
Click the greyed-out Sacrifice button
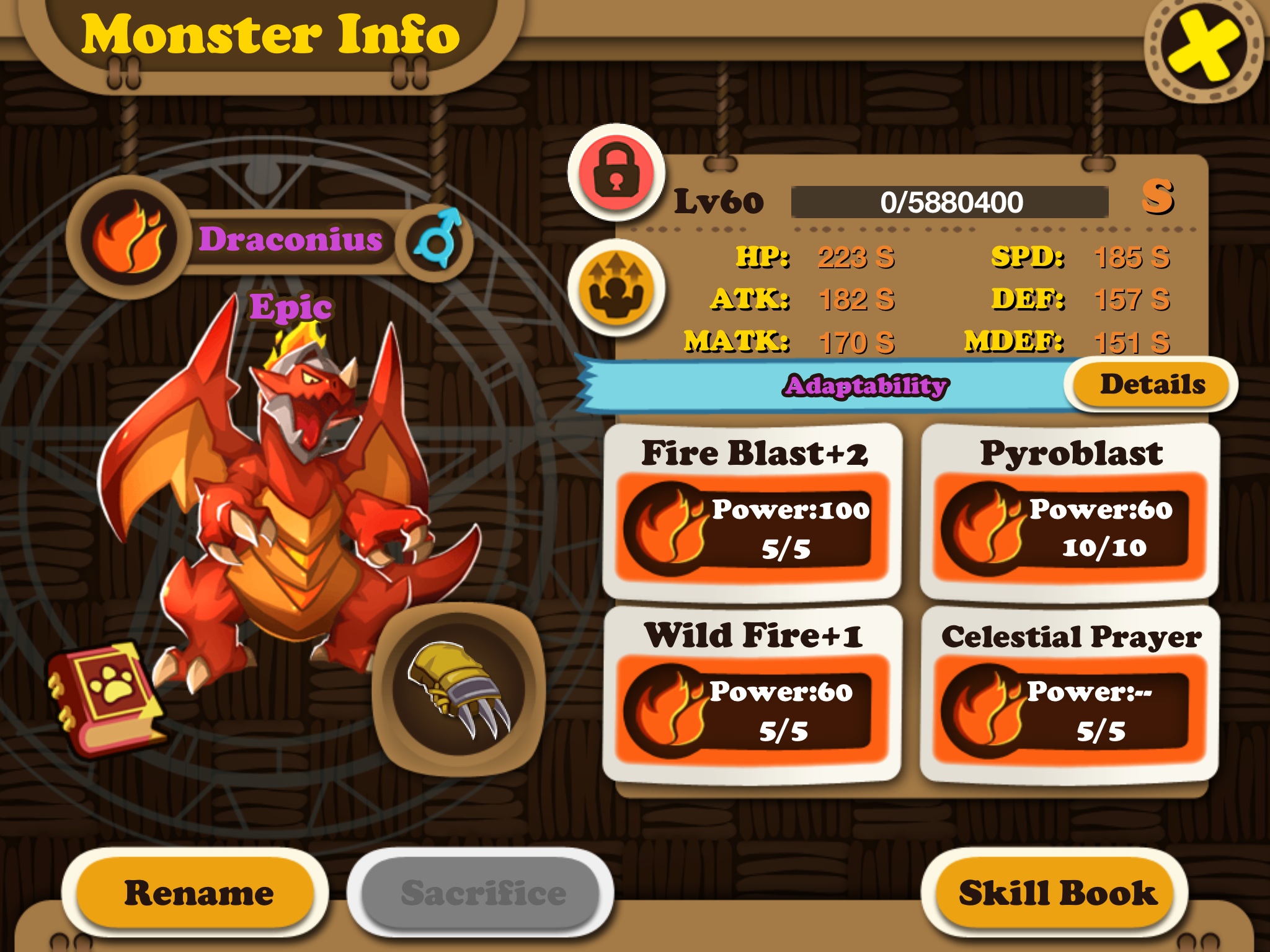(482, 892)
